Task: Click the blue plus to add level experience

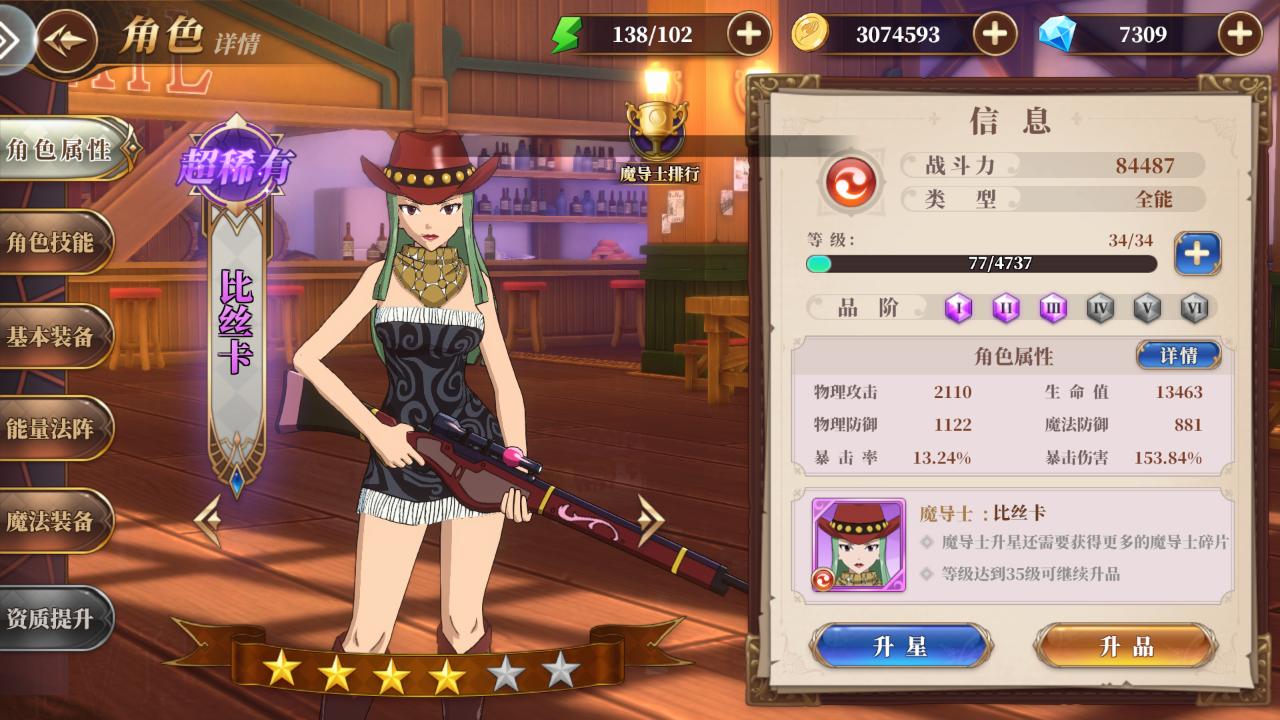Action: 1197,254
